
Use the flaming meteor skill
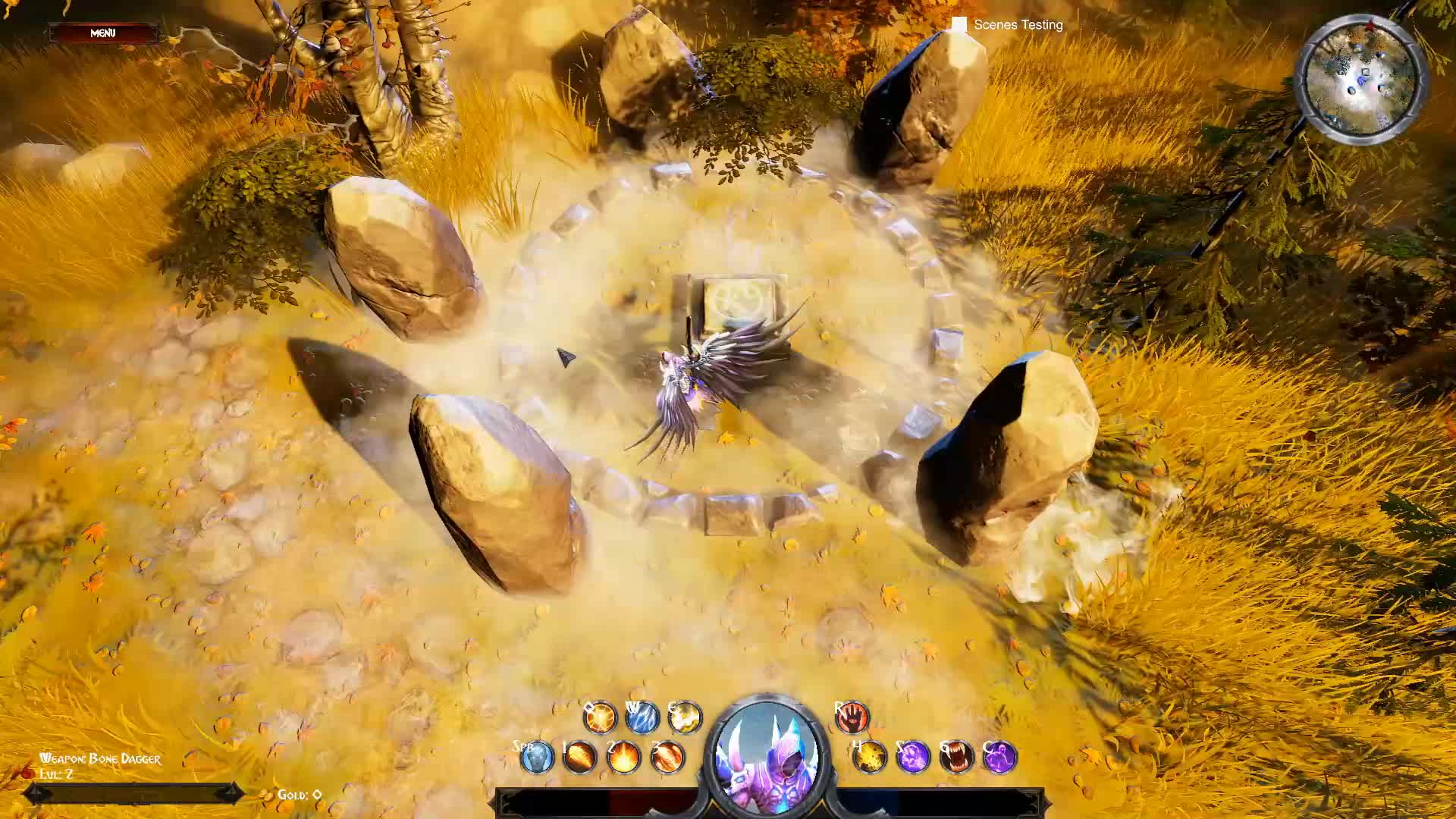point(580,758)
